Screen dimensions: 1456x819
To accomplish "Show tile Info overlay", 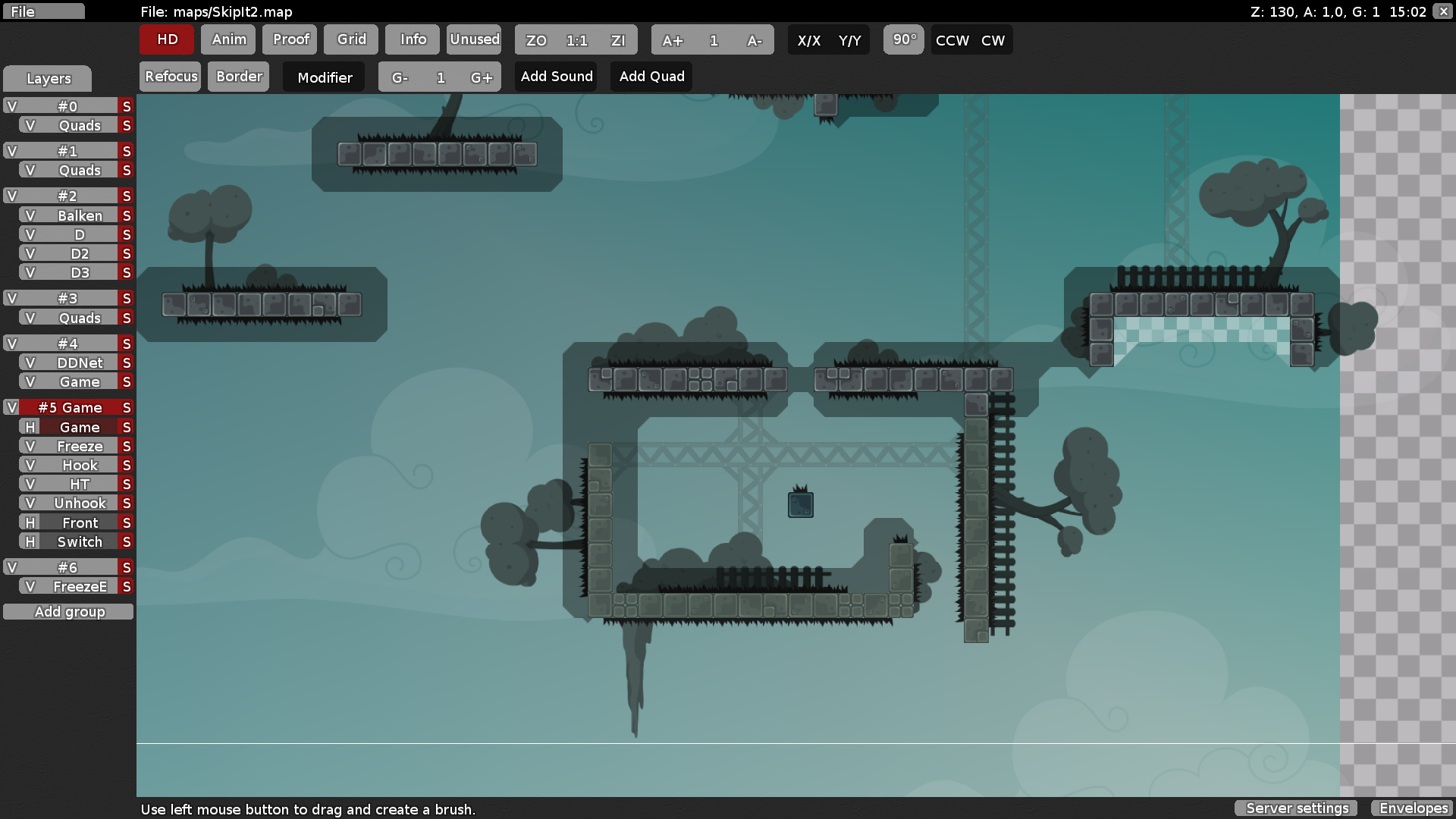I will point(412,39).
